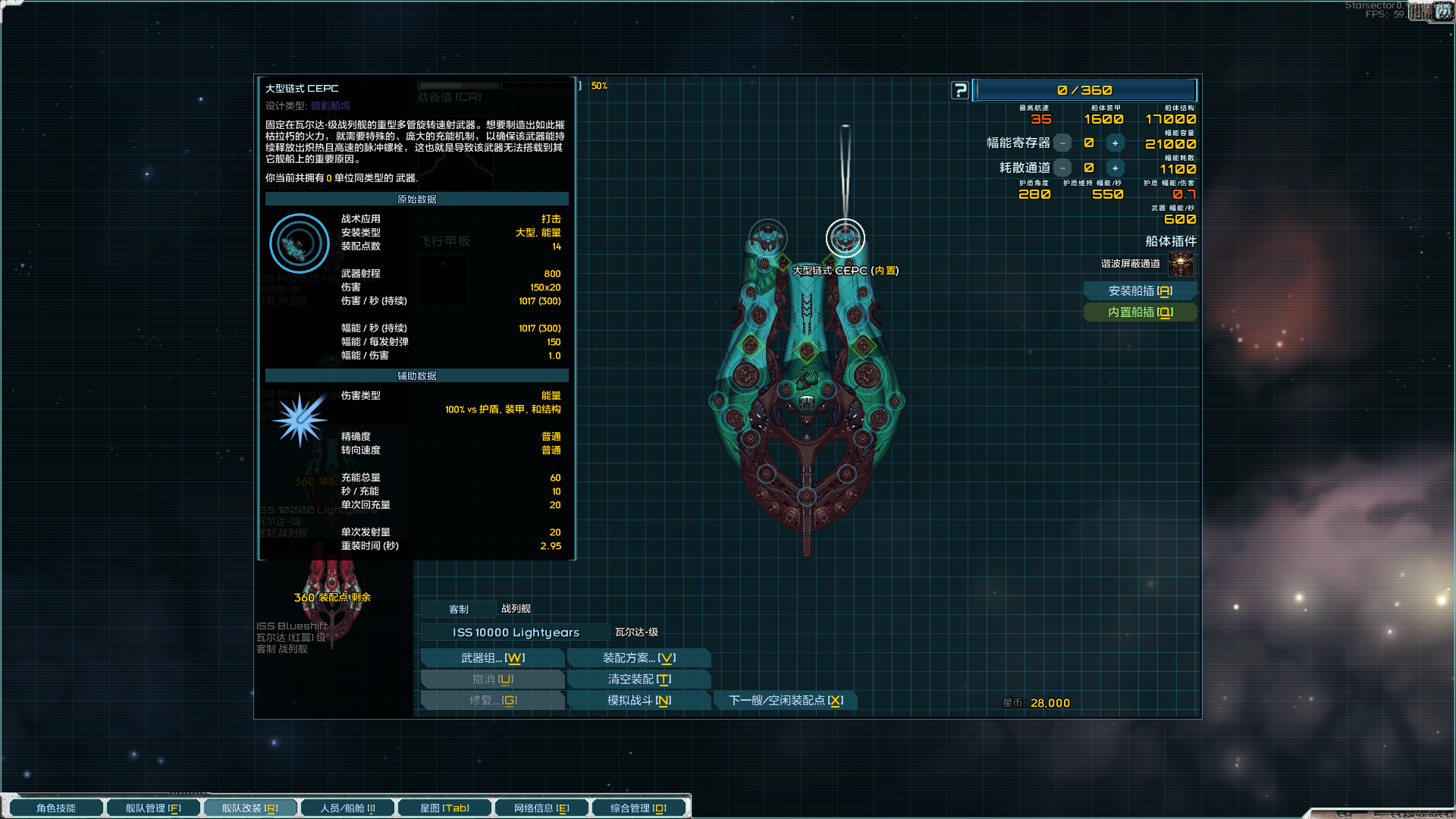Open the weapon groups dialog
This screenshot has width=1456, height=819.
492,658
